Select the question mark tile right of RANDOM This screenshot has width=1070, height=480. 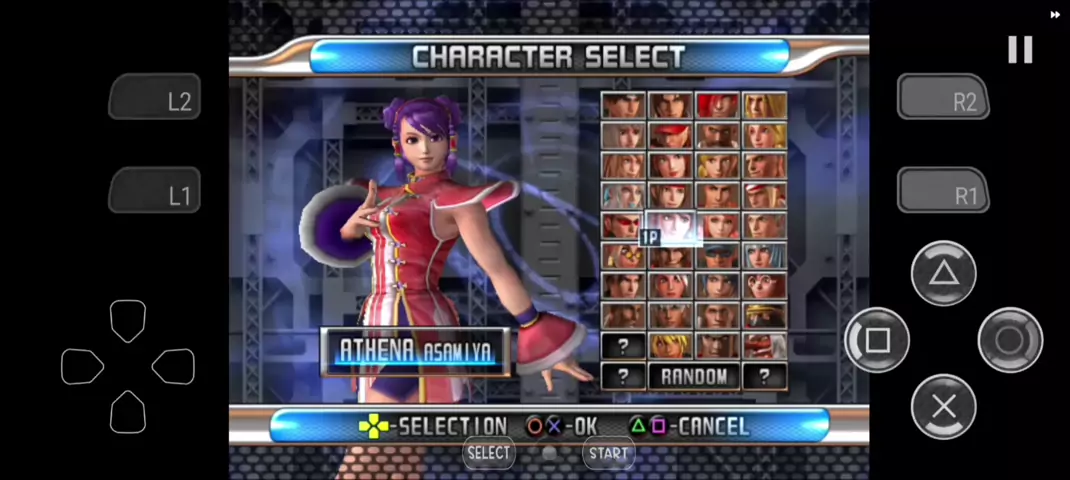pyautogui.click(x=764, y=376)
